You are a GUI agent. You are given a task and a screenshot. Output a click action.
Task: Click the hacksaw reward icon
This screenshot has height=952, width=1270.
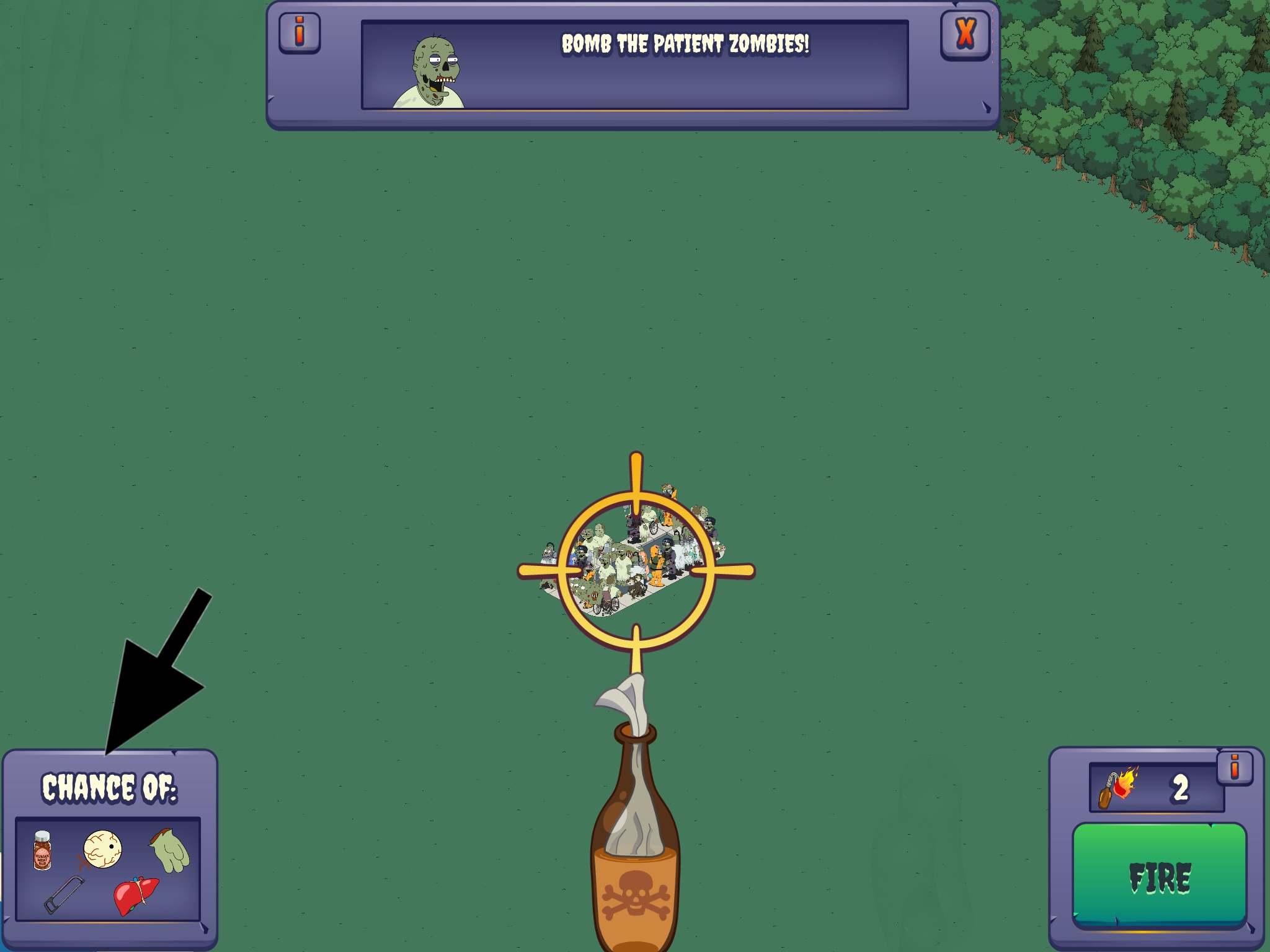(63, 894)
